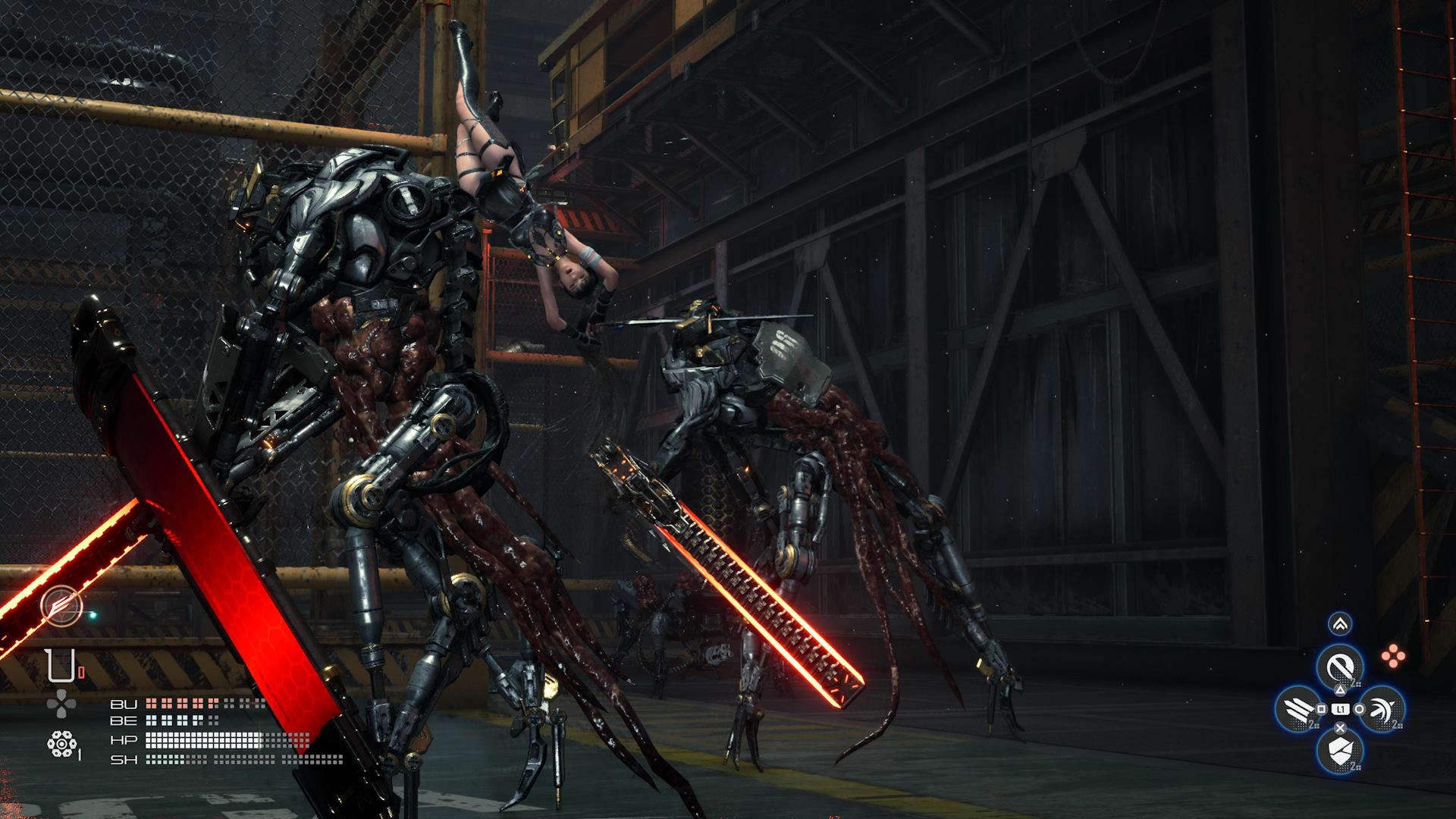Click the double chevron icon above skills
Image resolution: width=1456 pixels, height=819 pixels.
click(x=1340, y=624)
